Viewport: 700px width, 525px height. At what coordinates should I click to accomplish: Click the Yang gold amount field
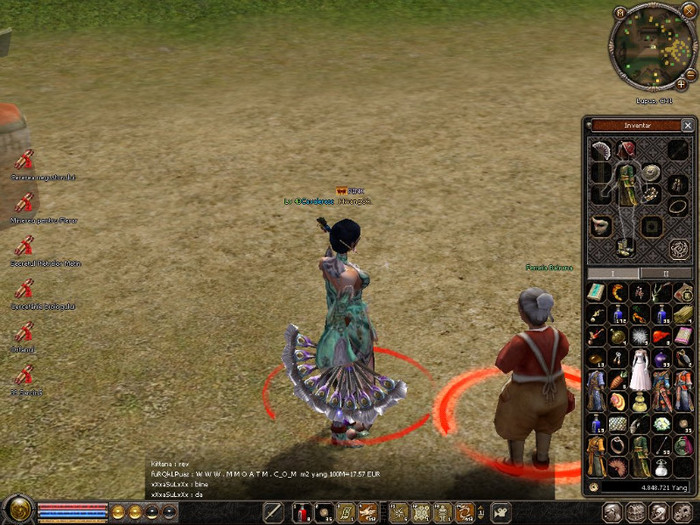point(644,487)
